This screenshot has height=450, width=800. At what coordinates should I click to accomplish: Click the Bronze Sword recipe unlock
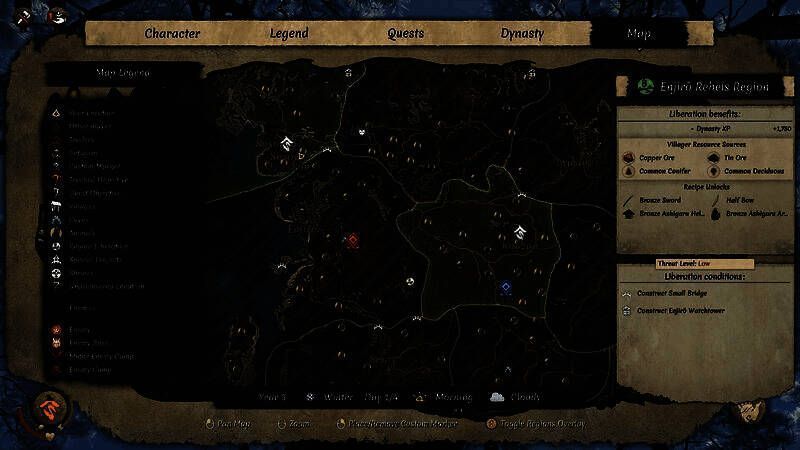630,200
